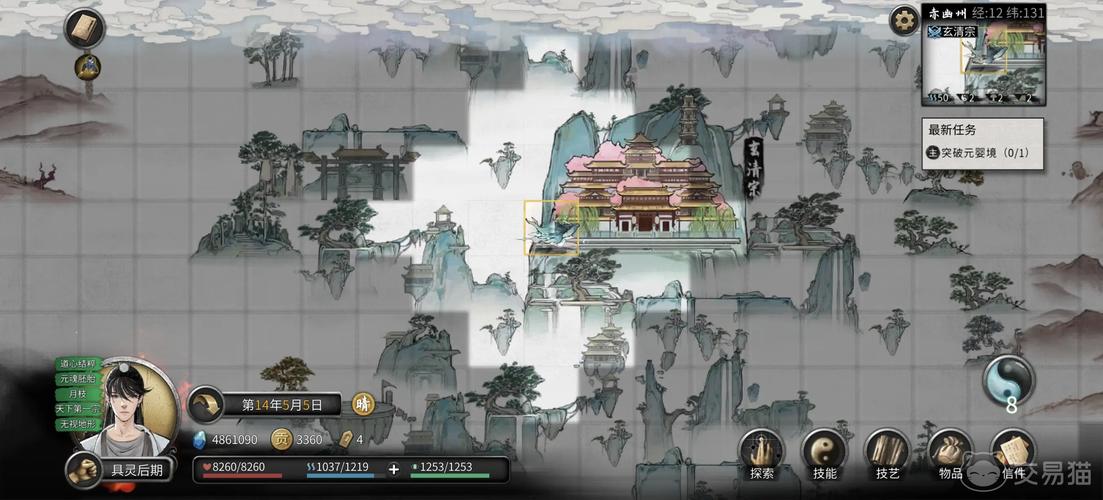
Task: Open the 探索 explore menu
Action: pyautogui.click(x=762, y=453)
